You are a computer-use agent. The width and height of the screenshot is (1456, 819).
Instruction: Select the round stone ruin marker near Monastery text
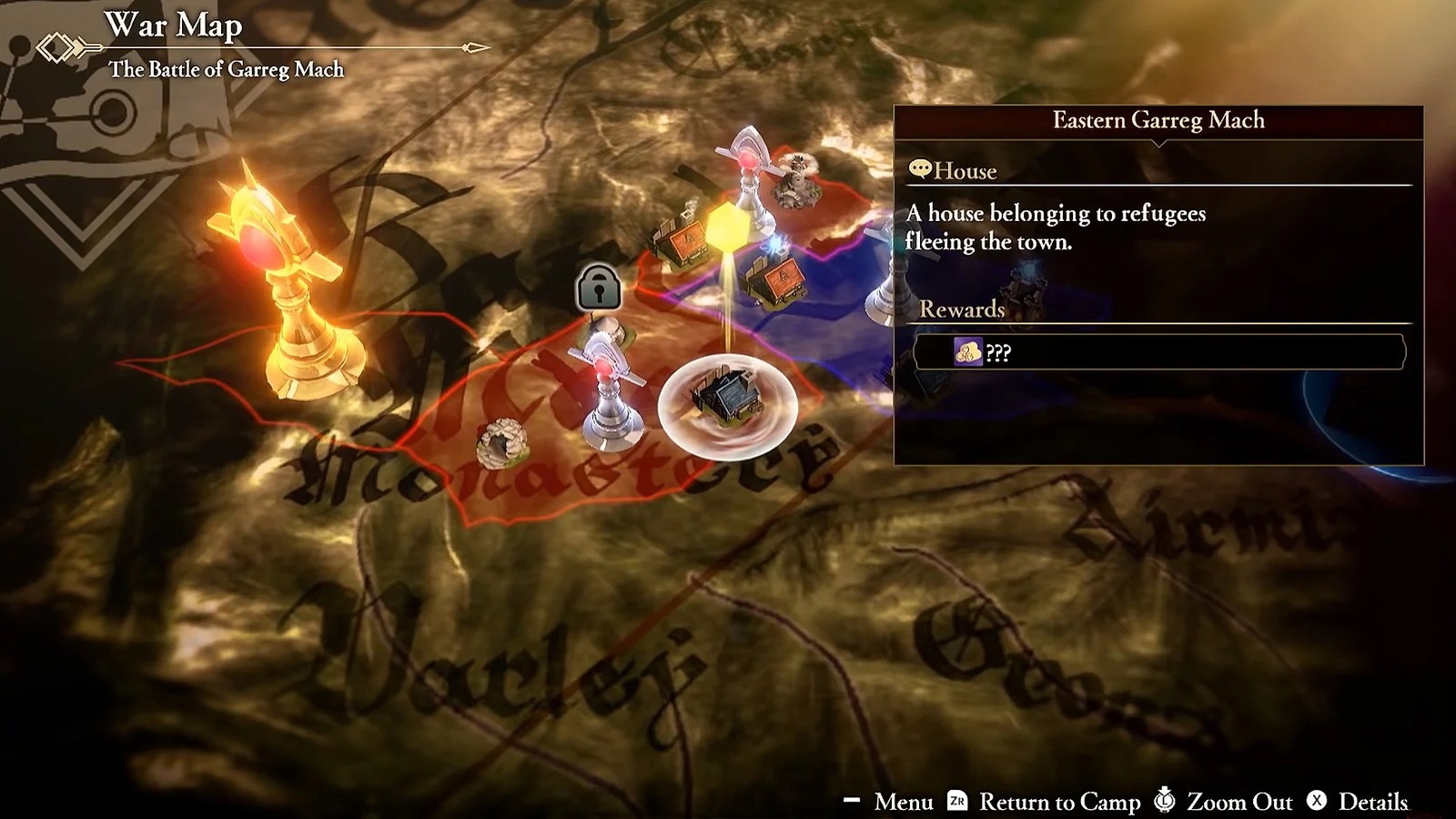[x=500, y=443]
